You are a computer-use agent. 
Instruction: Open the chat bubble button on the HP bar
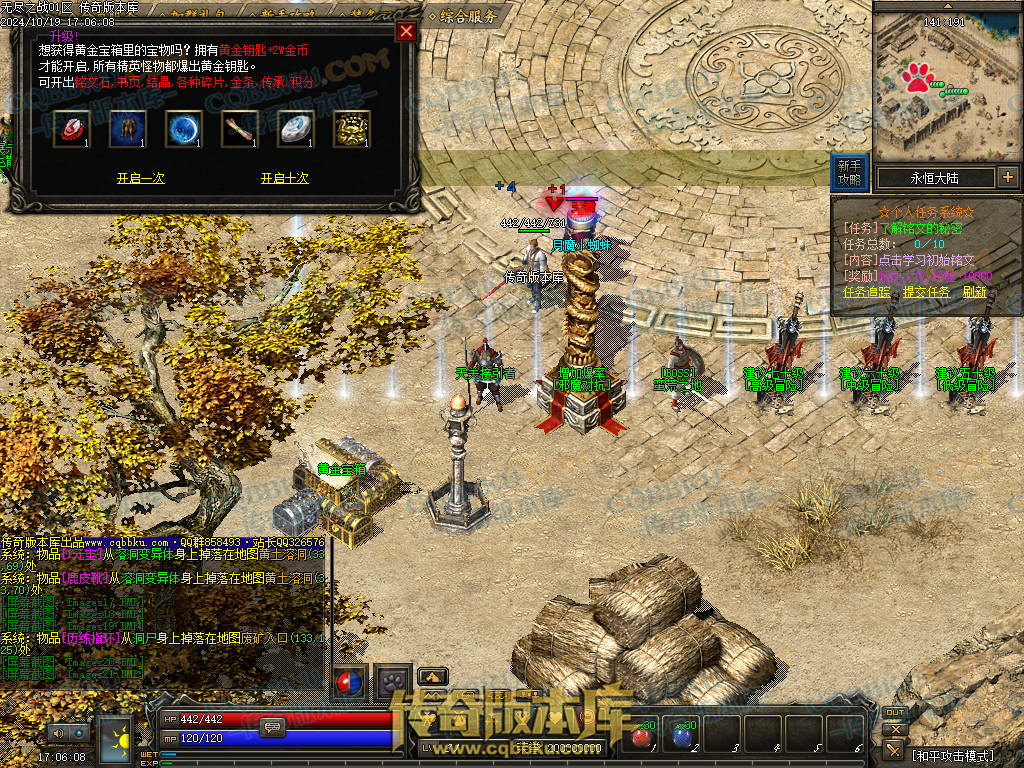click(x=272, y=727)
